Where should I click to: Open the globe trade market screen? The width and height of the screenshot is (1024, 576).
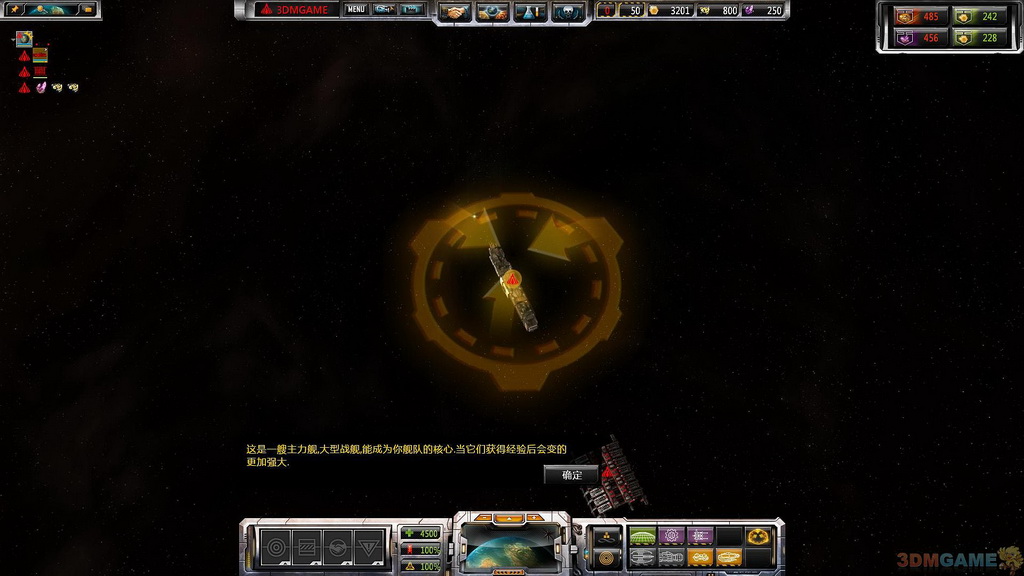(x=493, y=12)
